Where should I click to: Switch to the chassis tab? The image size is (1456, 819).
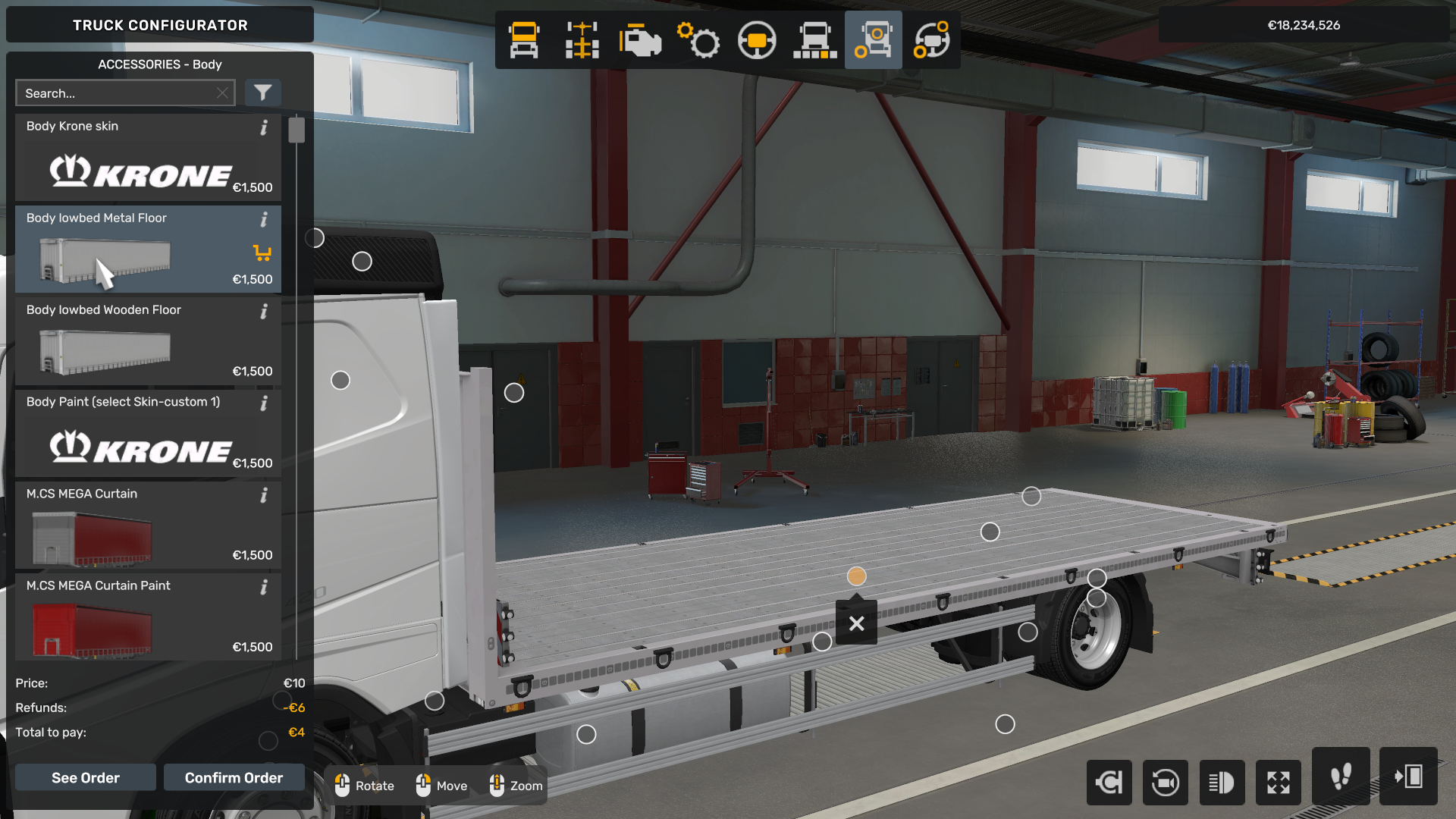coord(582,40)
